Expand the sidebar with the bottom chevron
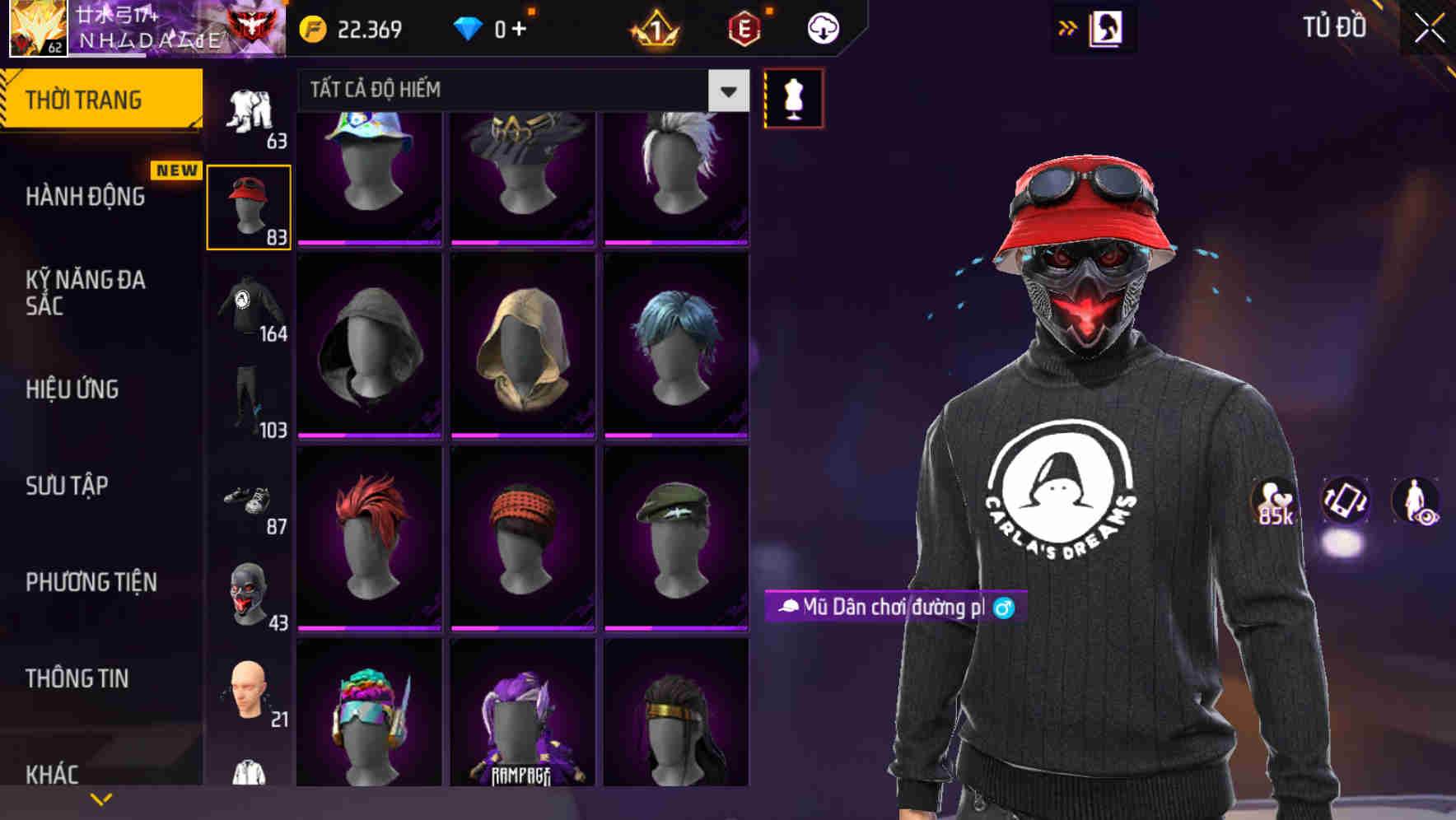The width and height of the screenshot is (1456, 820). 101,799
